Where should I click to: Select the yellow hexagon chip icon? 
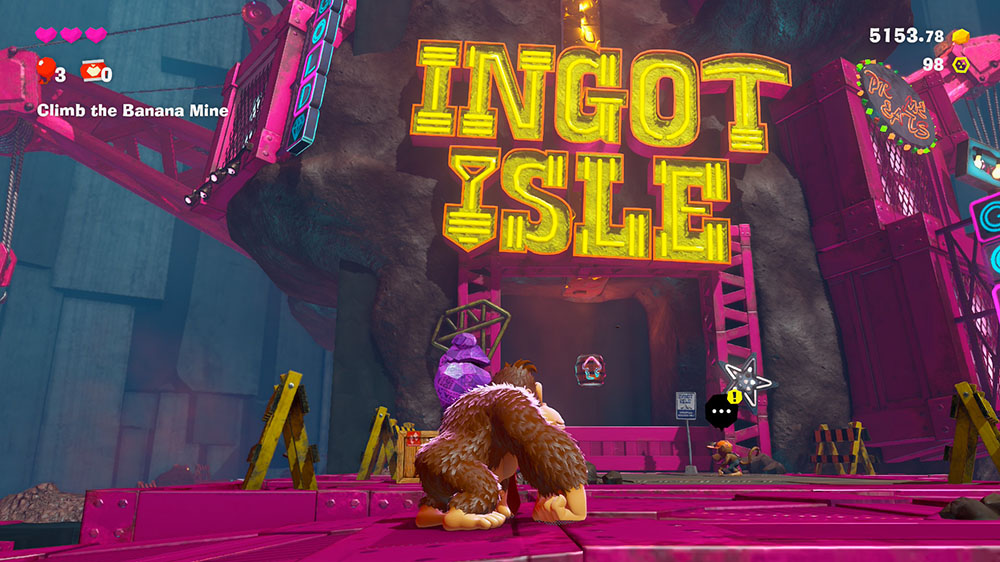point(961,65)
